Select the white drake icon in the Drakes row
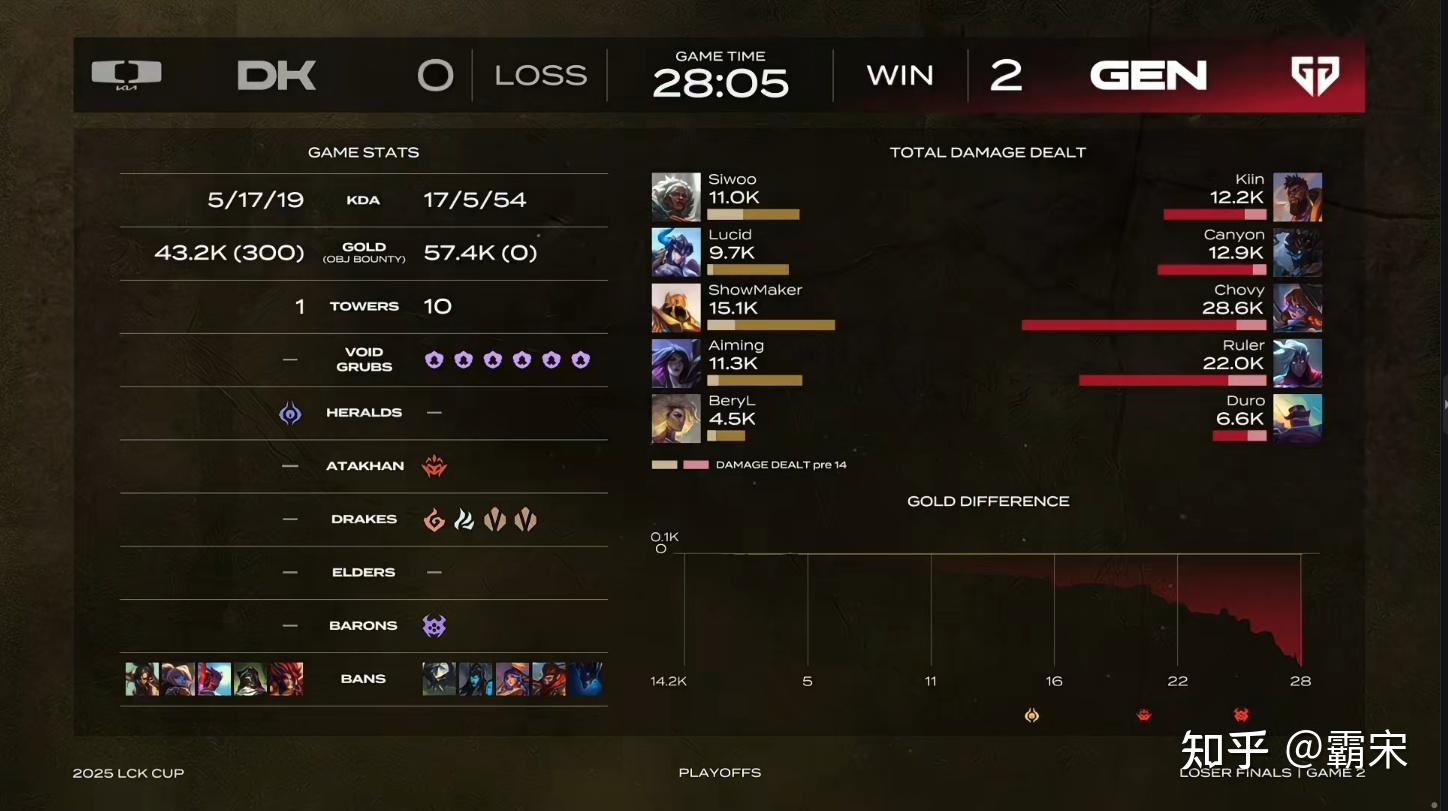This screenshot has height=811, width=1448. tap(464, 519)
